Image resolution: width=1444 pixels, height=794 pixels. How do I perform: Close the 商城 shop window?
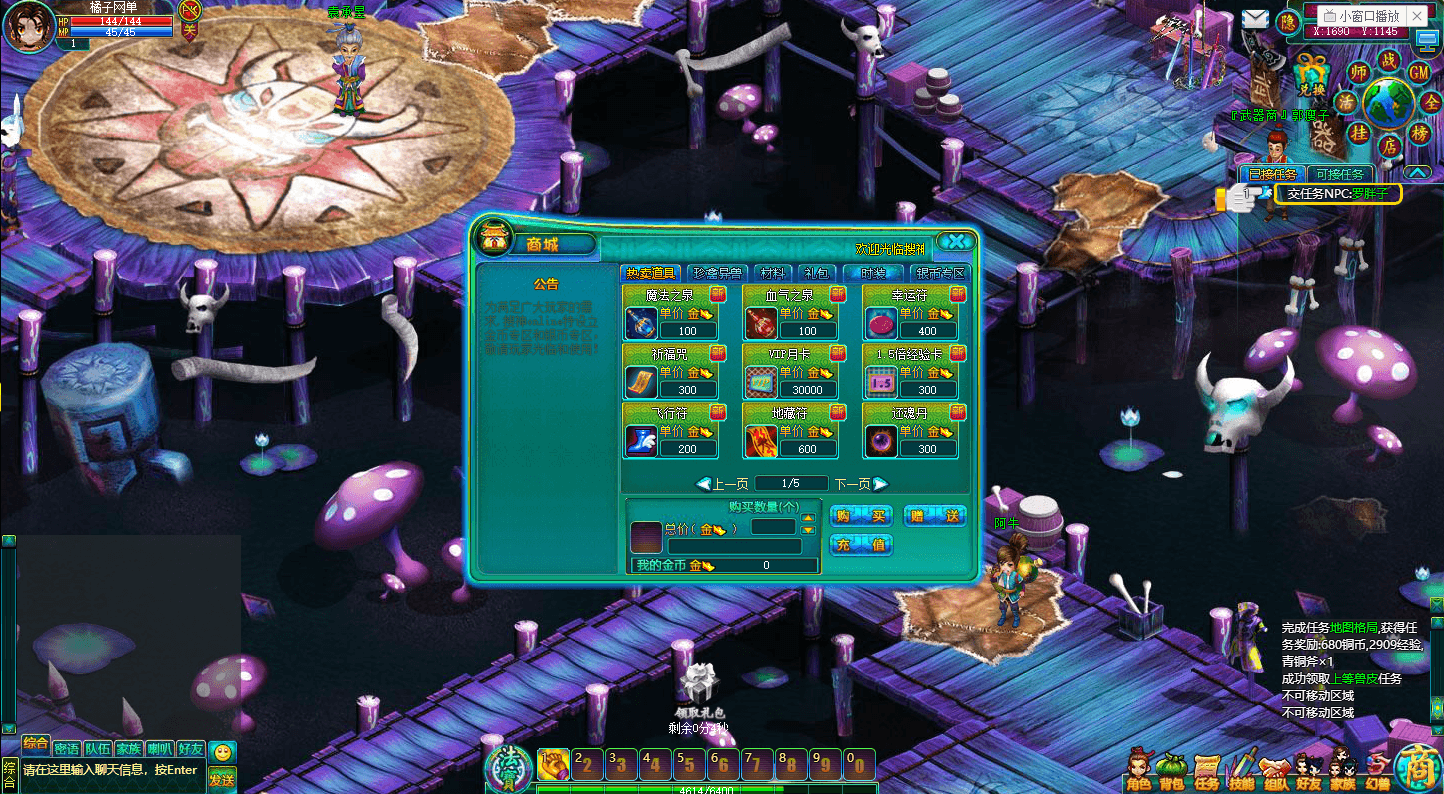pos(957,241)
